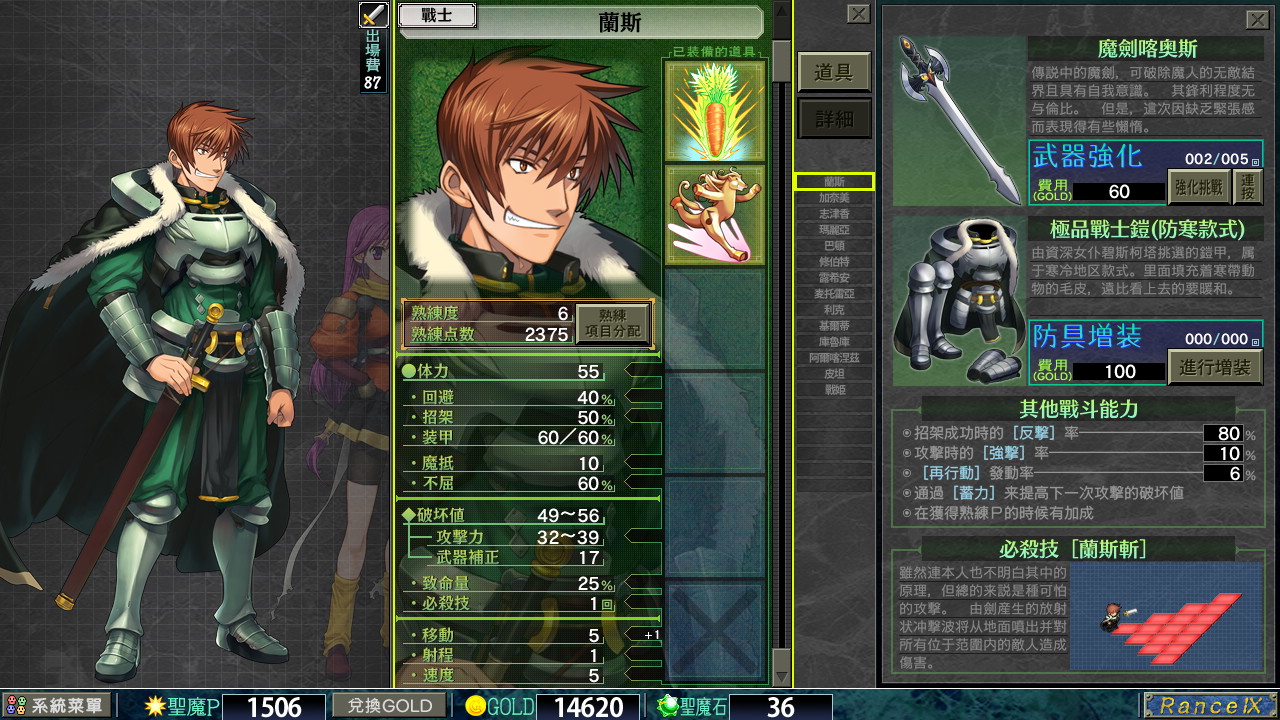Click the 強化挑戰 weapon upgrade button
This screenshot has height=720, width=1280.
pyautogui.click(x=1198, y=187)
